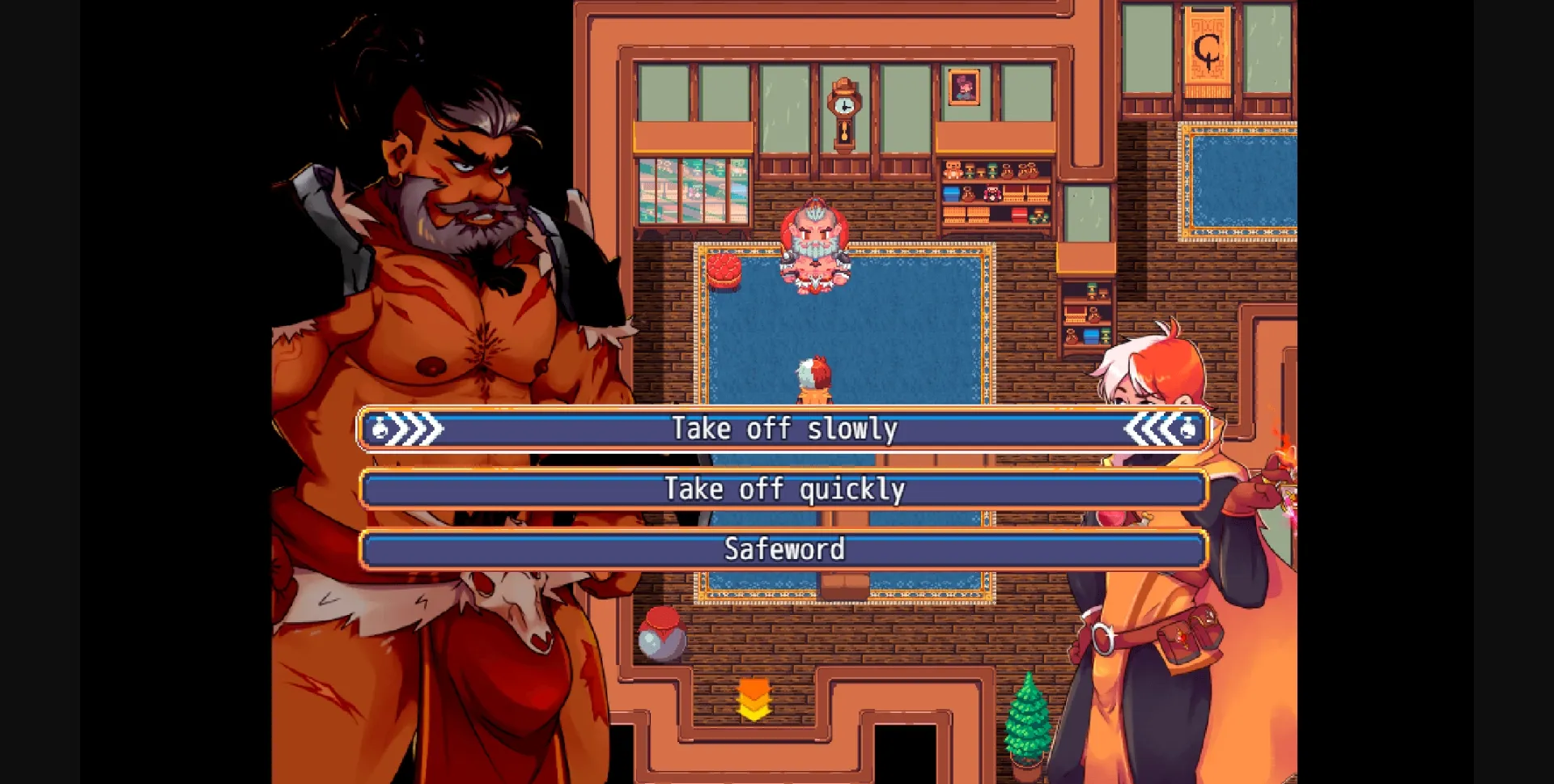Click the red cake on the small table

(724, 271)
